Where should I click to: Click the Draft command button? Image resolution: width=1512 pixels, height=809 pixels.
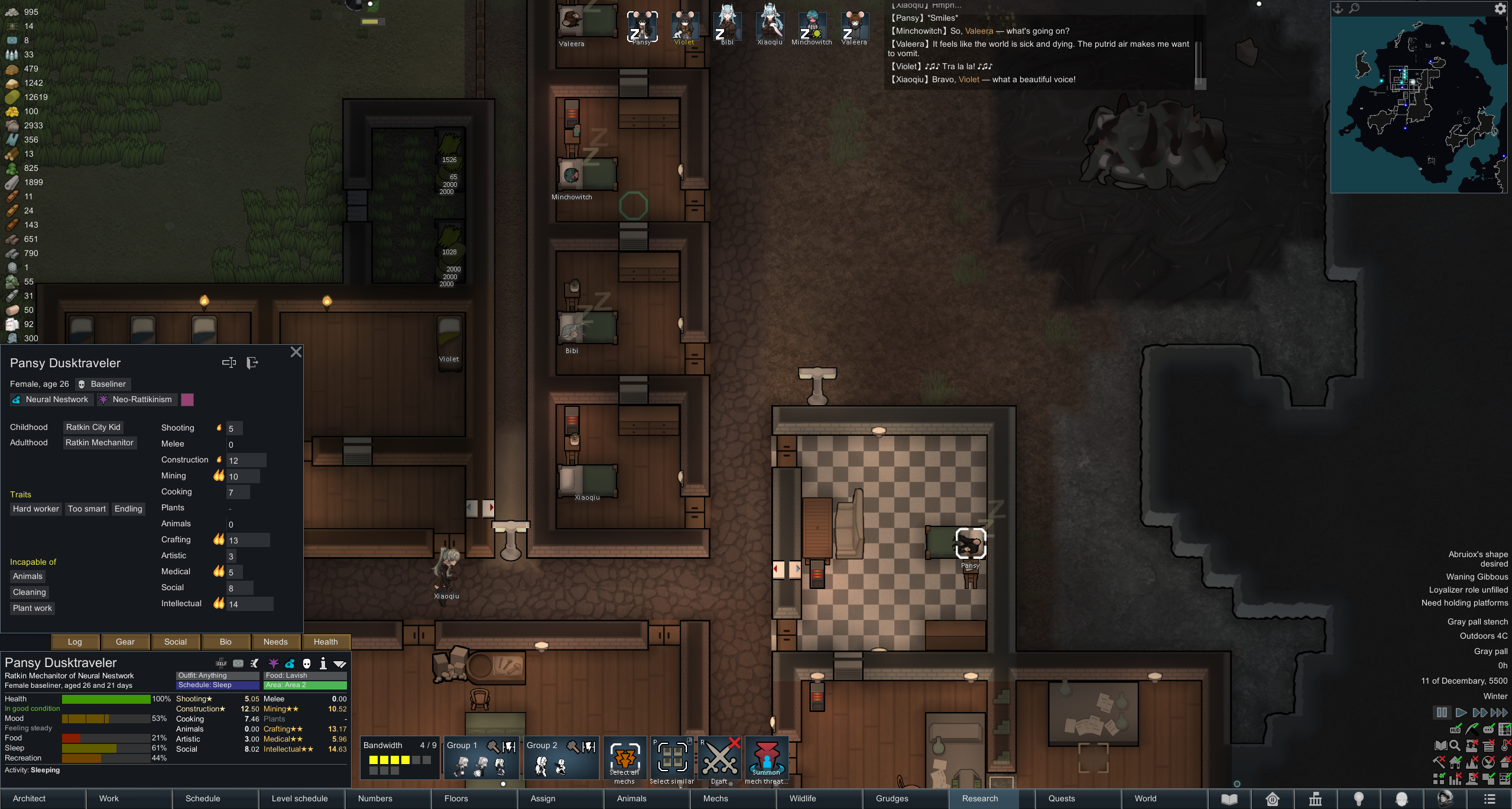pos(719,760)
